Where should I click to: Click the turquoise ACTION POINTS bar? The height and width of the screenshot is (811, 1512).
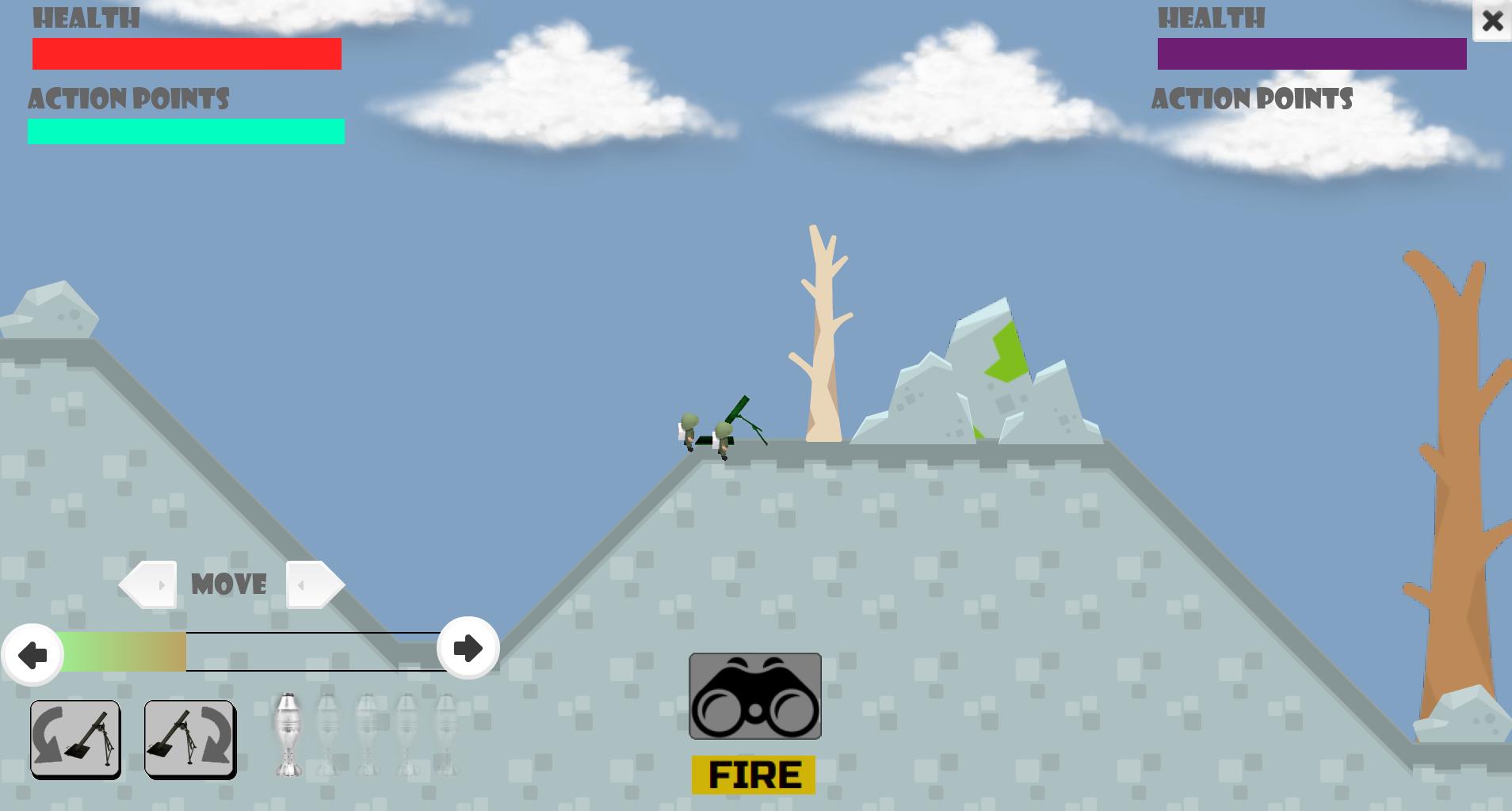click(185, 131)
